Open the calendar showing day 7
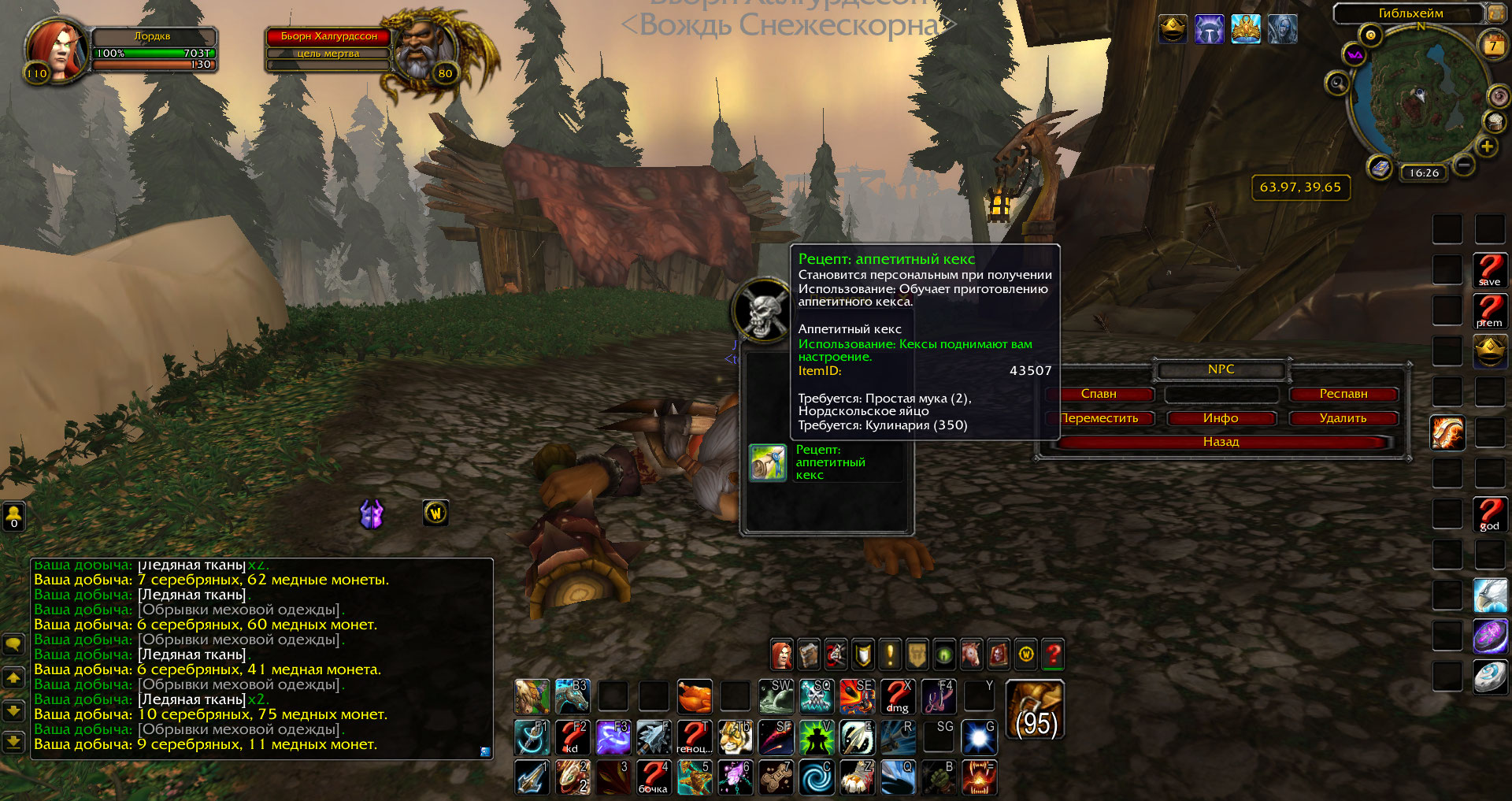This screenshot has width=1512, height=801. click(1492, 46)
